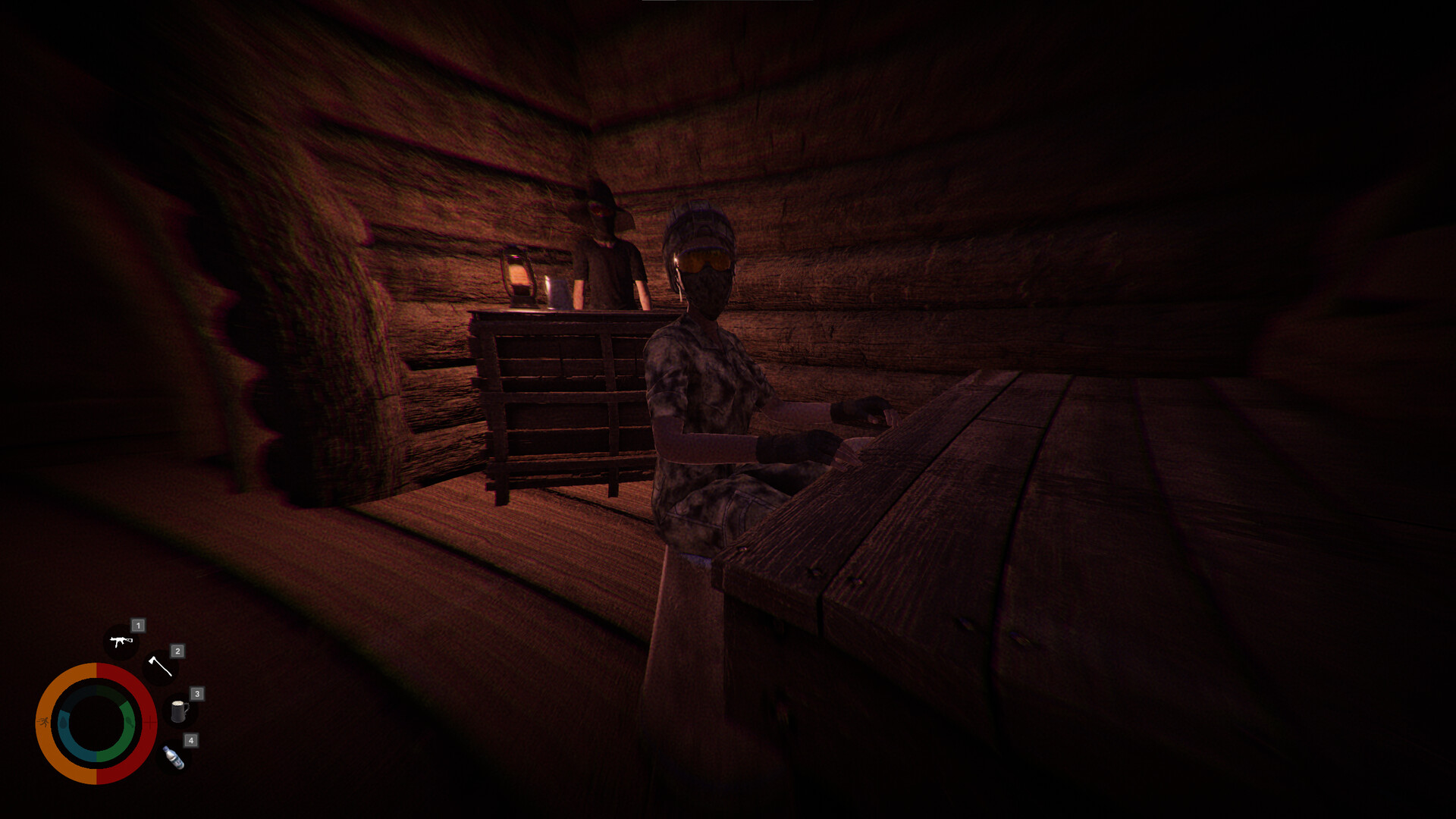
Task: Click the water droplet hydration icon
Action: [x=63, y=722]
